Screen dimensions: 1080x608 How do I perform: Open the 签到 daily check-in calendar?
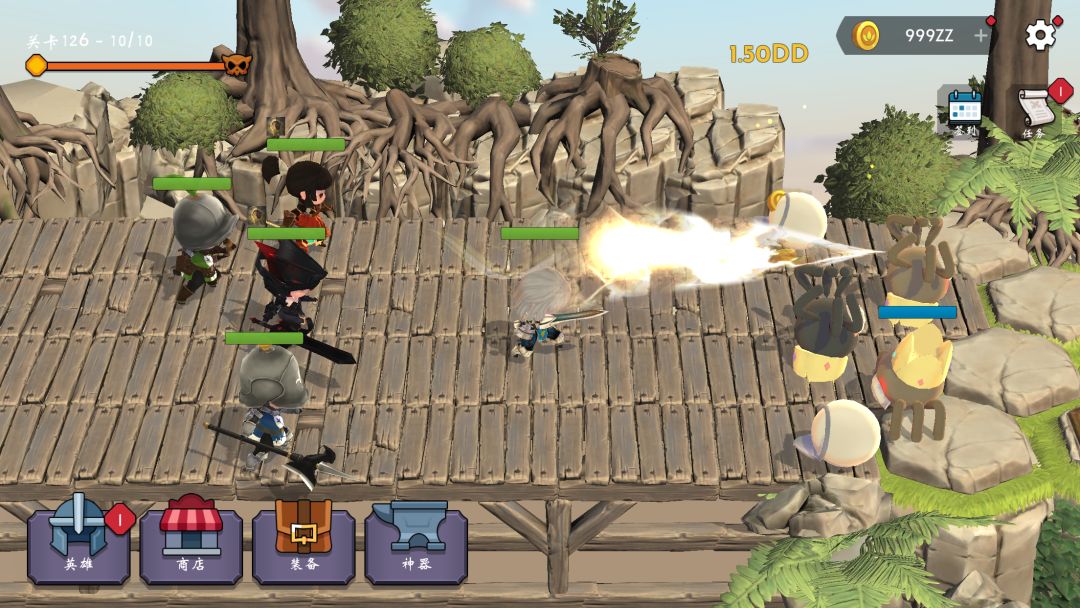965,111
